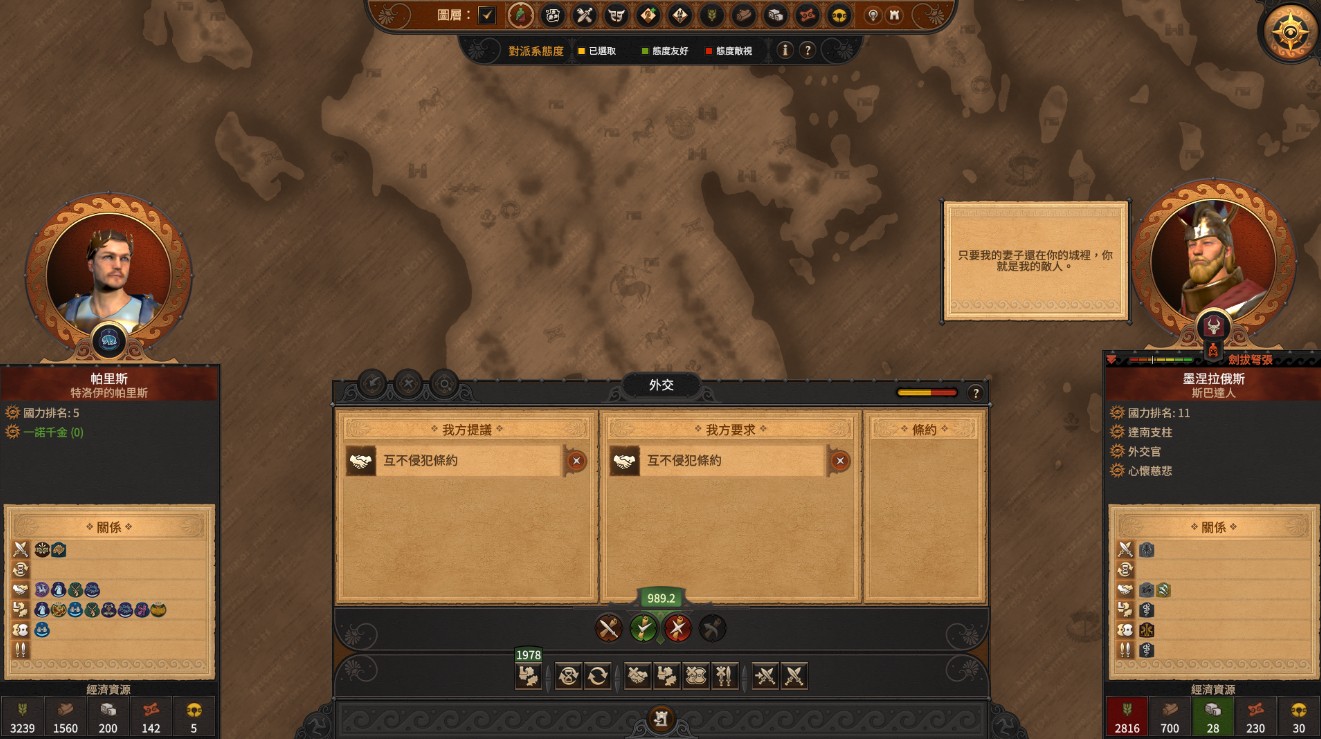Screen dimensions: 1321x739
Task: Remove 互不侵犯條約 from 我方提議 panel
Action: click(x=574, y=462)
